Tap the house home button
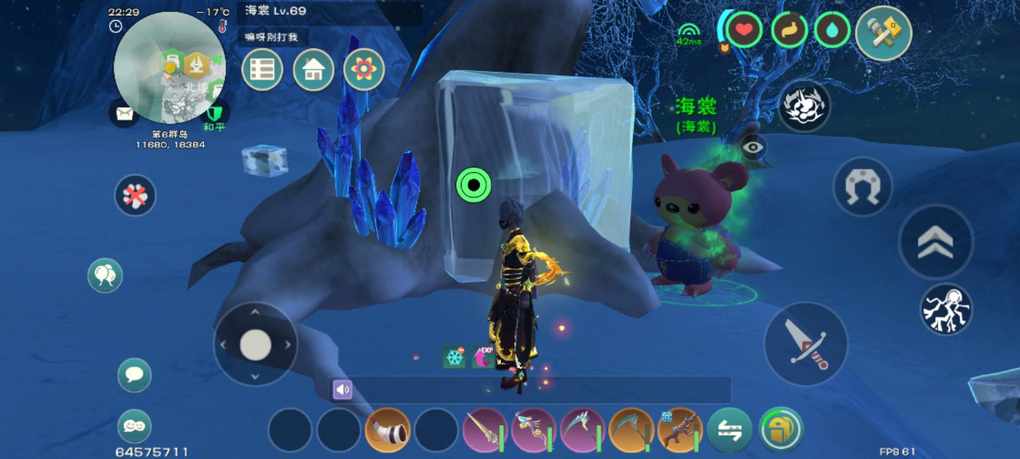Viewport: 1020px width, 459px height. coord(313,70)
